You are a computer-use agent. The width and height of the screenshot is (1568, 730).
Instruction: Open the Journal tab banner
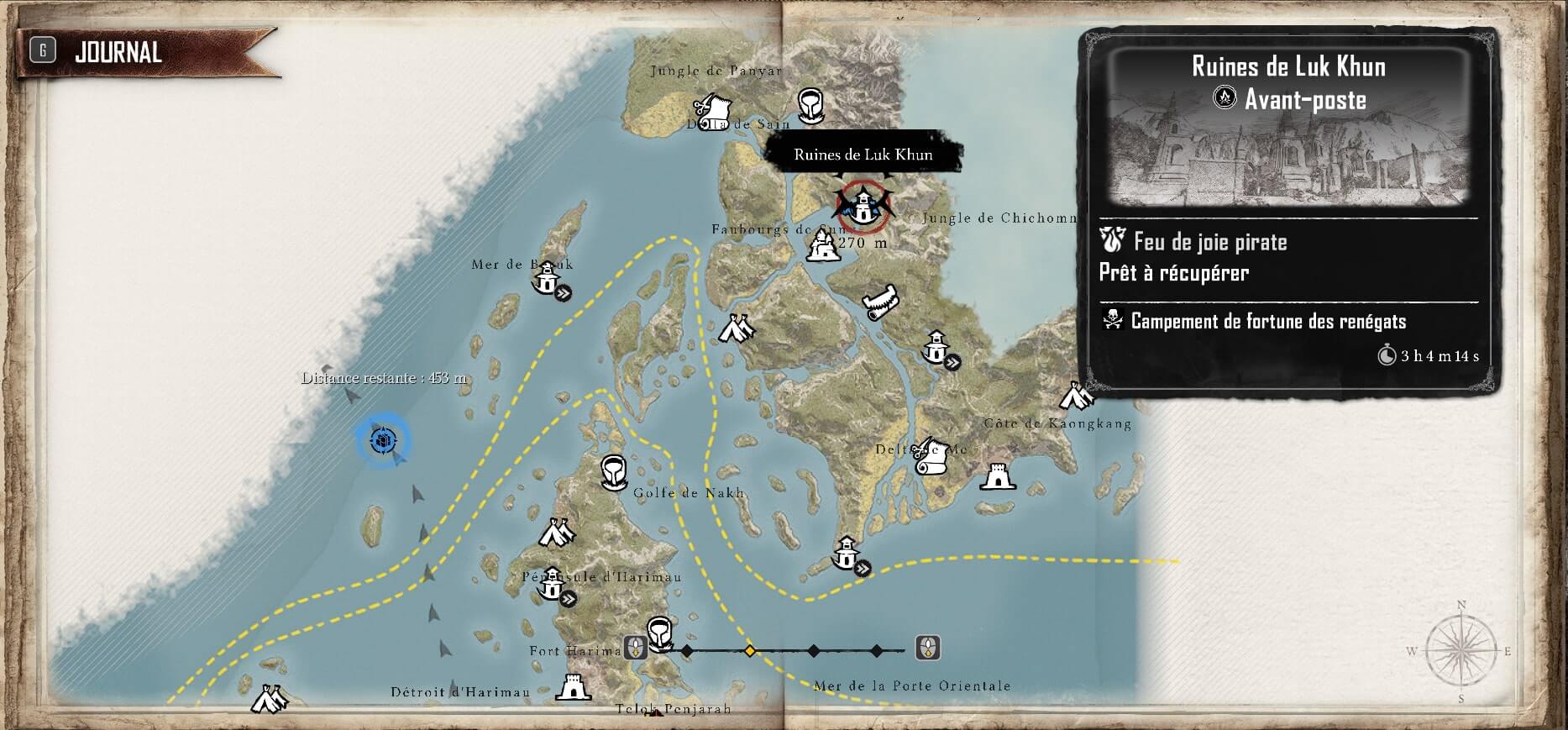tap(118, 52)
